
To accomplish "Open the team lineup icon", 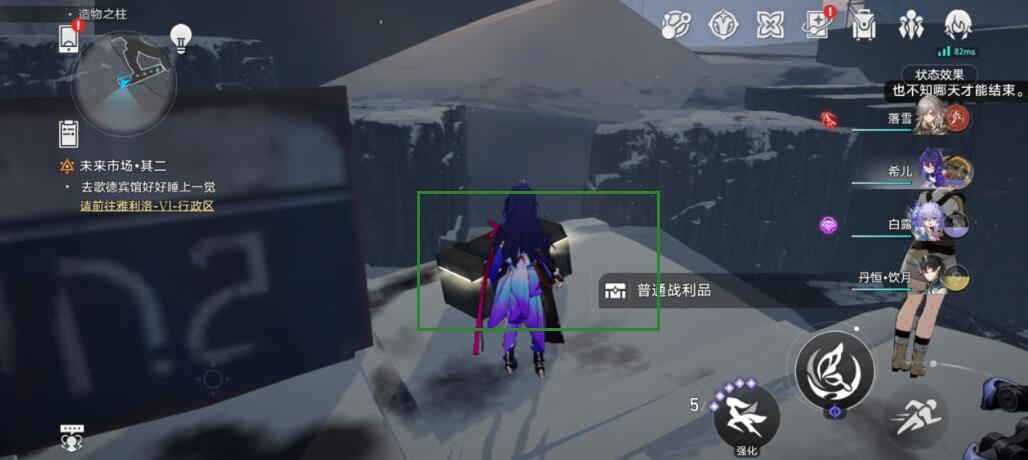I will coord(911,25).
